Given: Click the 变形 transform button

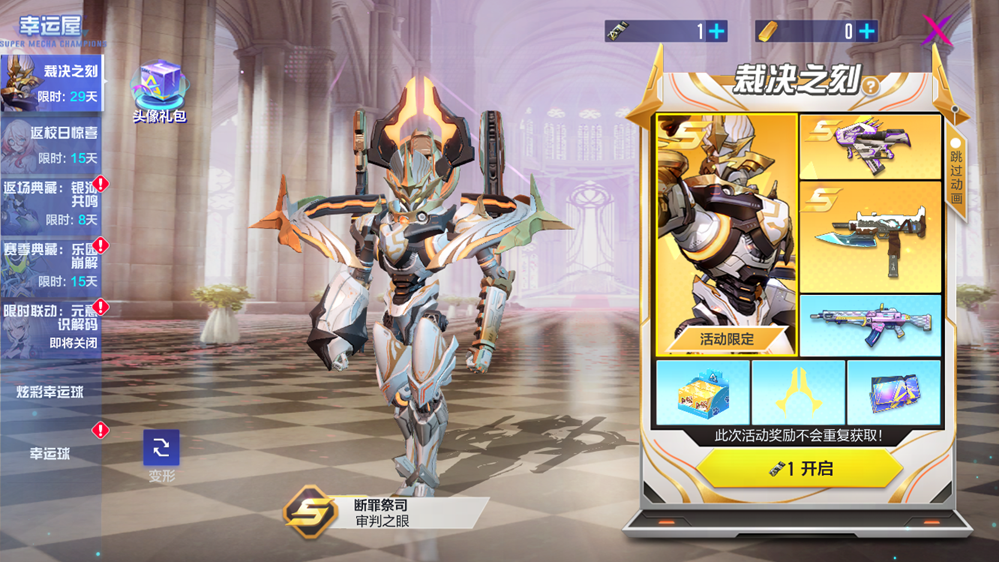Looking at the screenshot, I should (161, 450).
